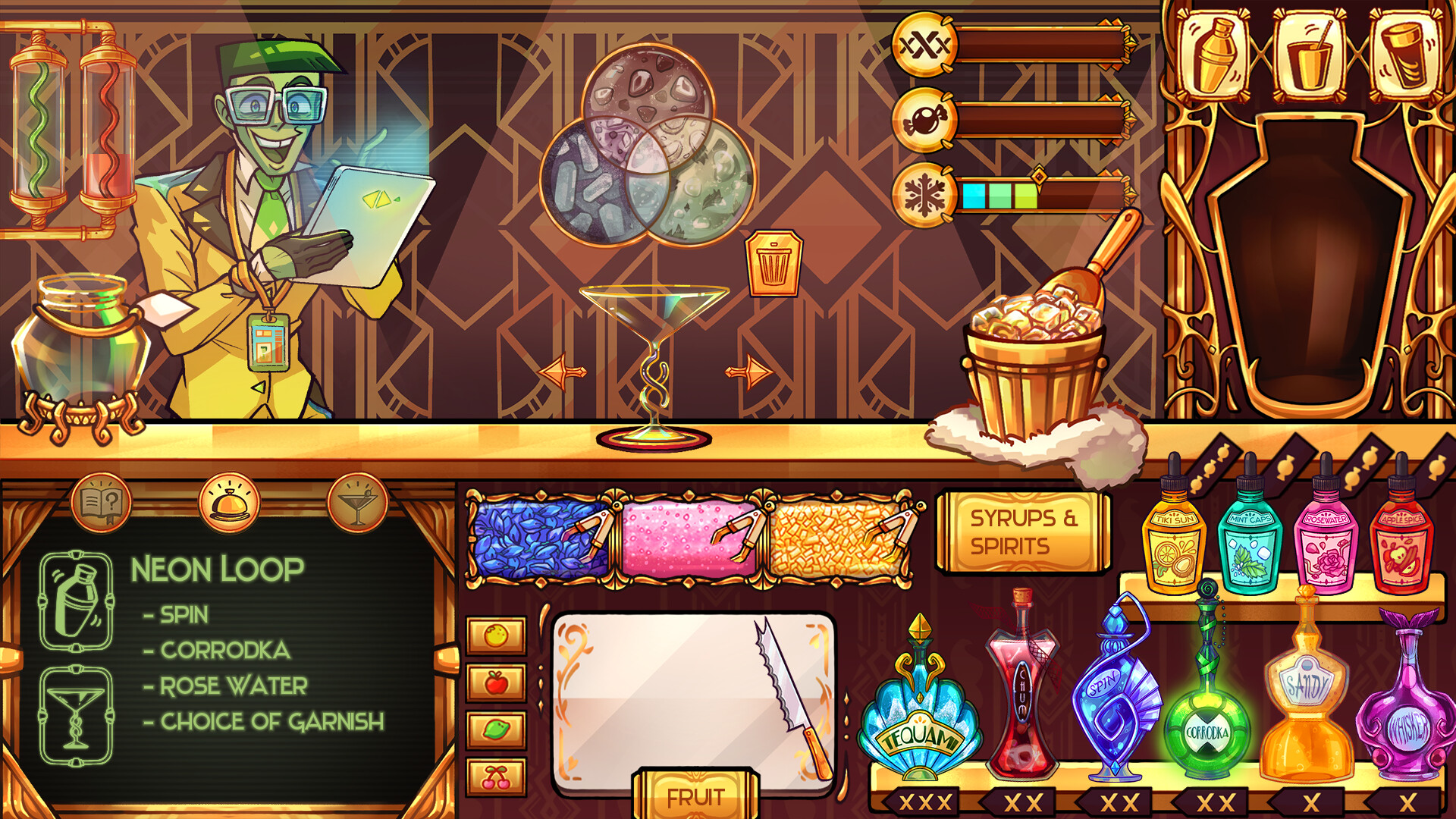Toggle the snowflake ice meter
Screen dimensions: 1456x819
point(924,193)
